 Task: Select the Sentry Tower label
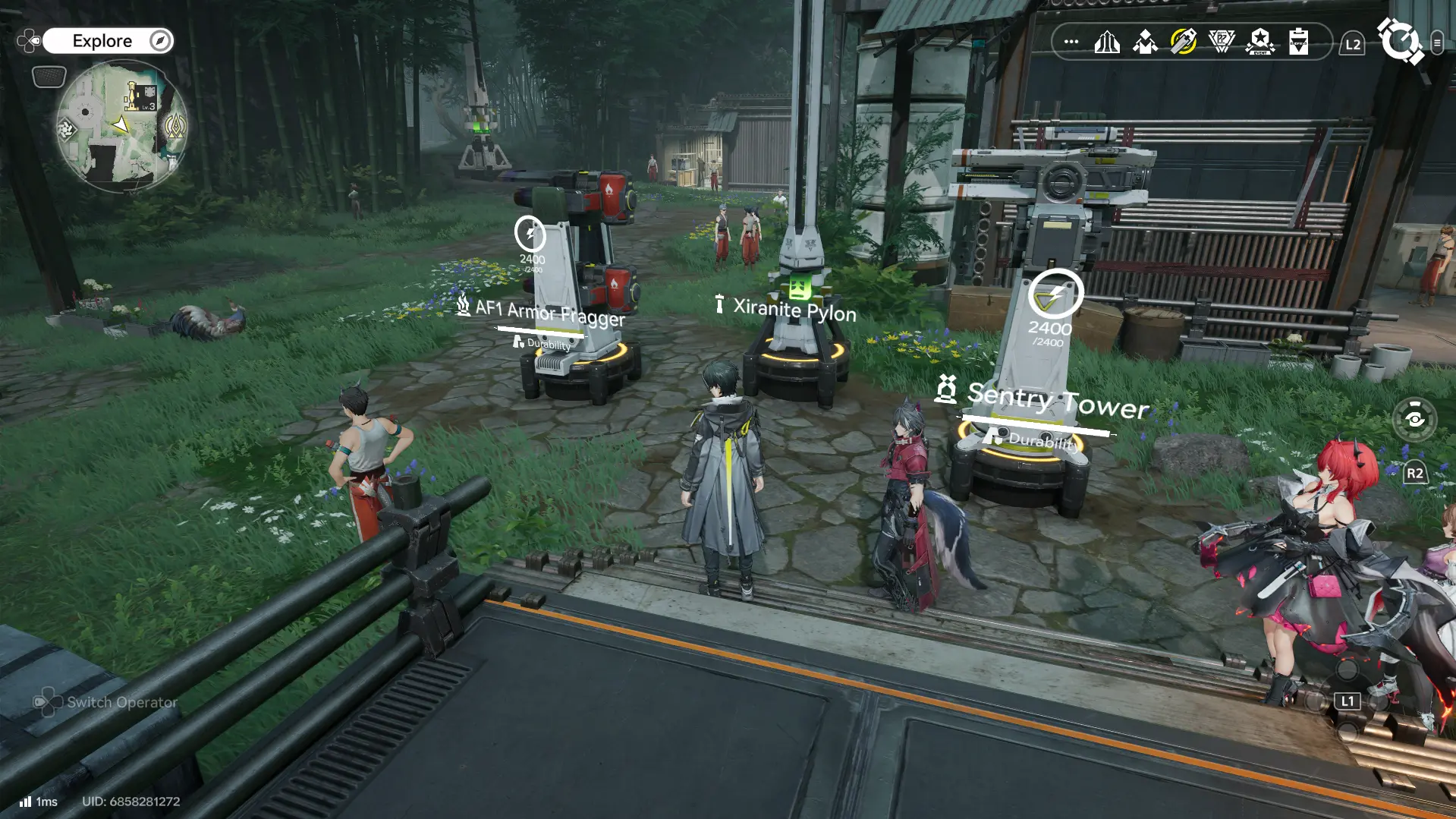[x=1057, y=400]
